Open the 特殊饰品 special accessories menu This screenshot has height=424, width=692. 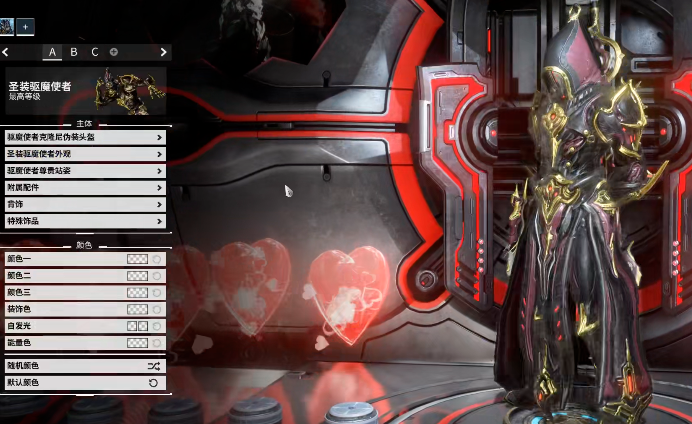(x=85, y=221)
